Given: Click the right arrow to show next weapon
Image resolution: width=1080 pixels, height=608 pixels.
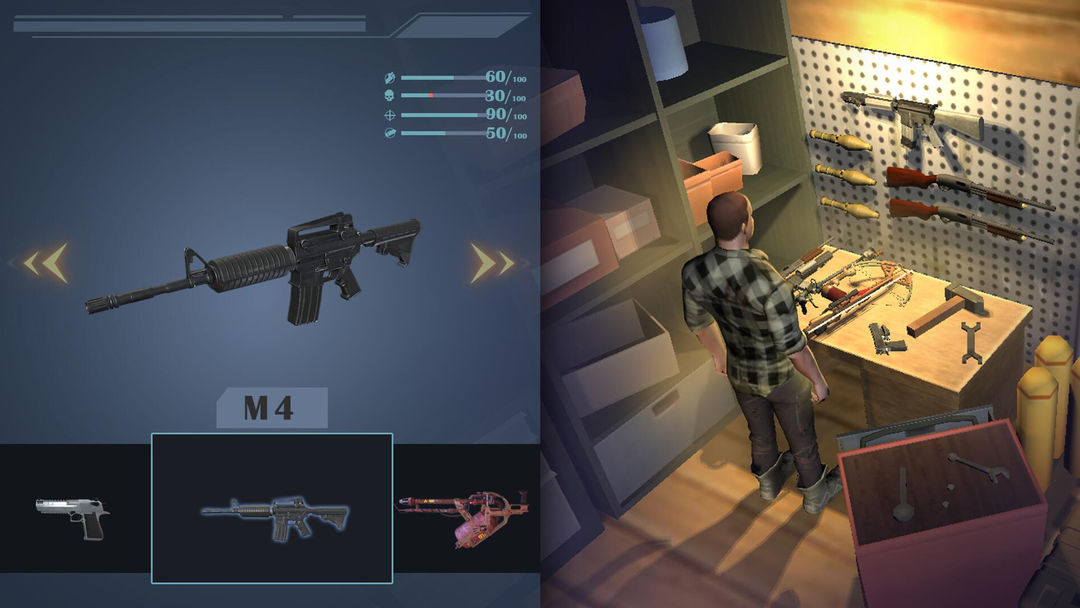Looking at the screenshot, I should 492,263.
